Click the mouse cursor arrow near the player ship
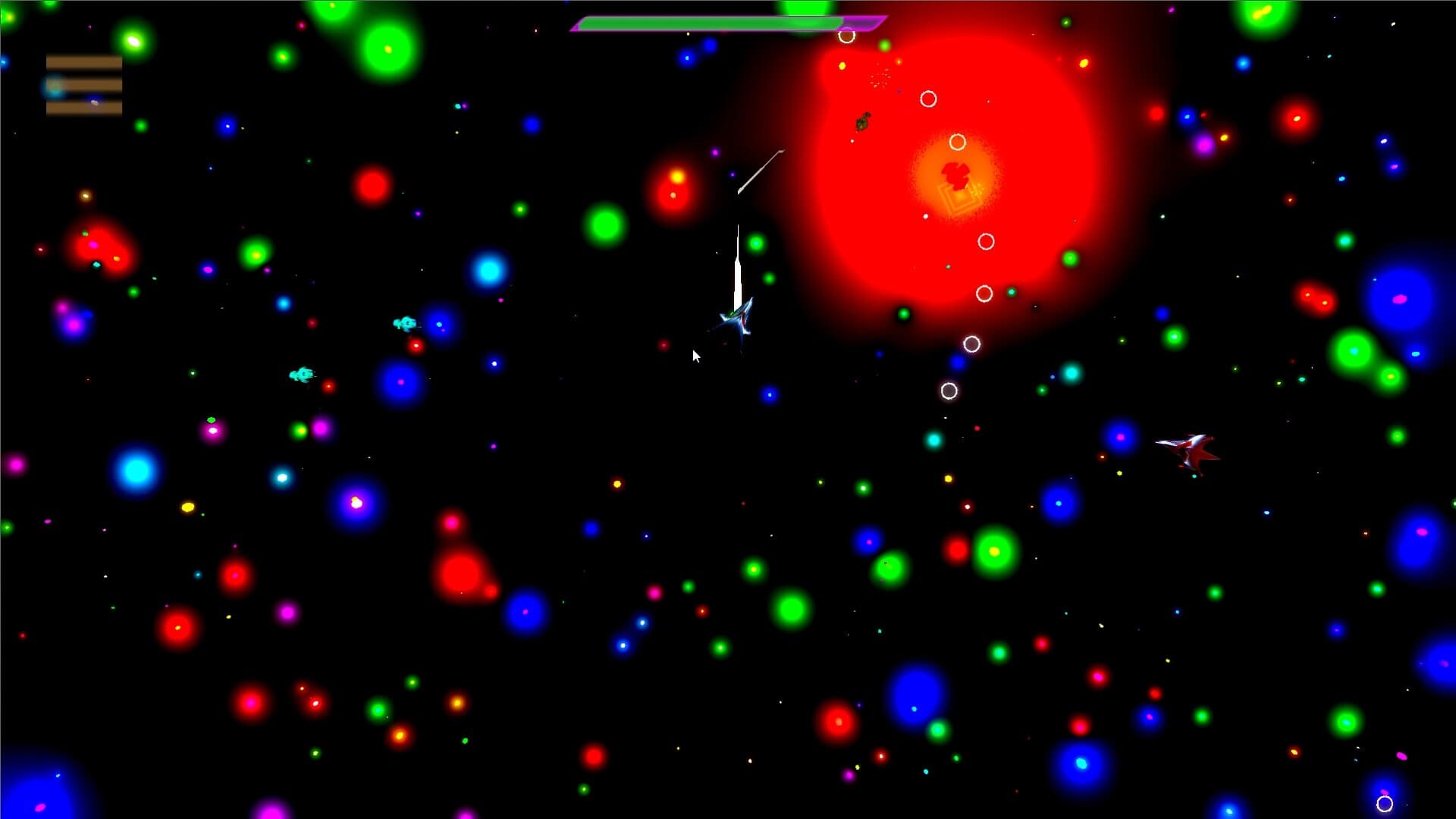This screenshot has width=1456, height=819. click(695, 356)
